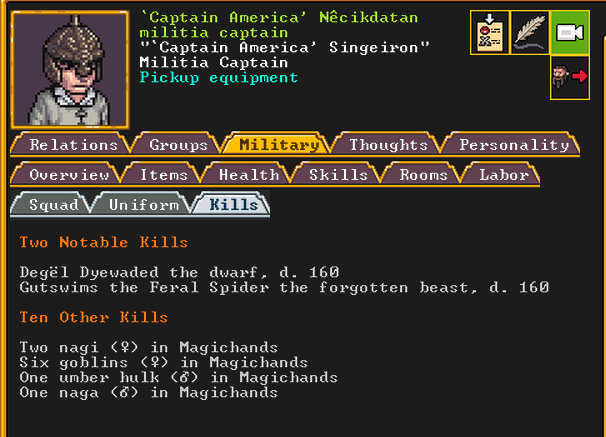This screenshot has height=437, width=606.
Task: Choose the Kills sub-tab
Action: [x=233, y=205]
